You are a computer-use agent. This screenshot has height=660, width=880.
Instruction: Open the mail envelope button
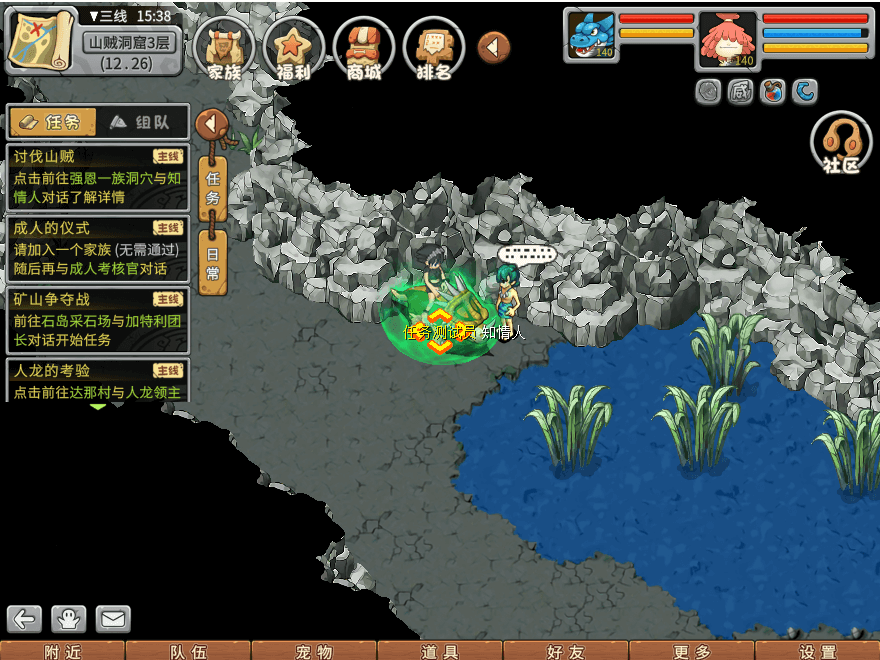(x=113, y=619)
